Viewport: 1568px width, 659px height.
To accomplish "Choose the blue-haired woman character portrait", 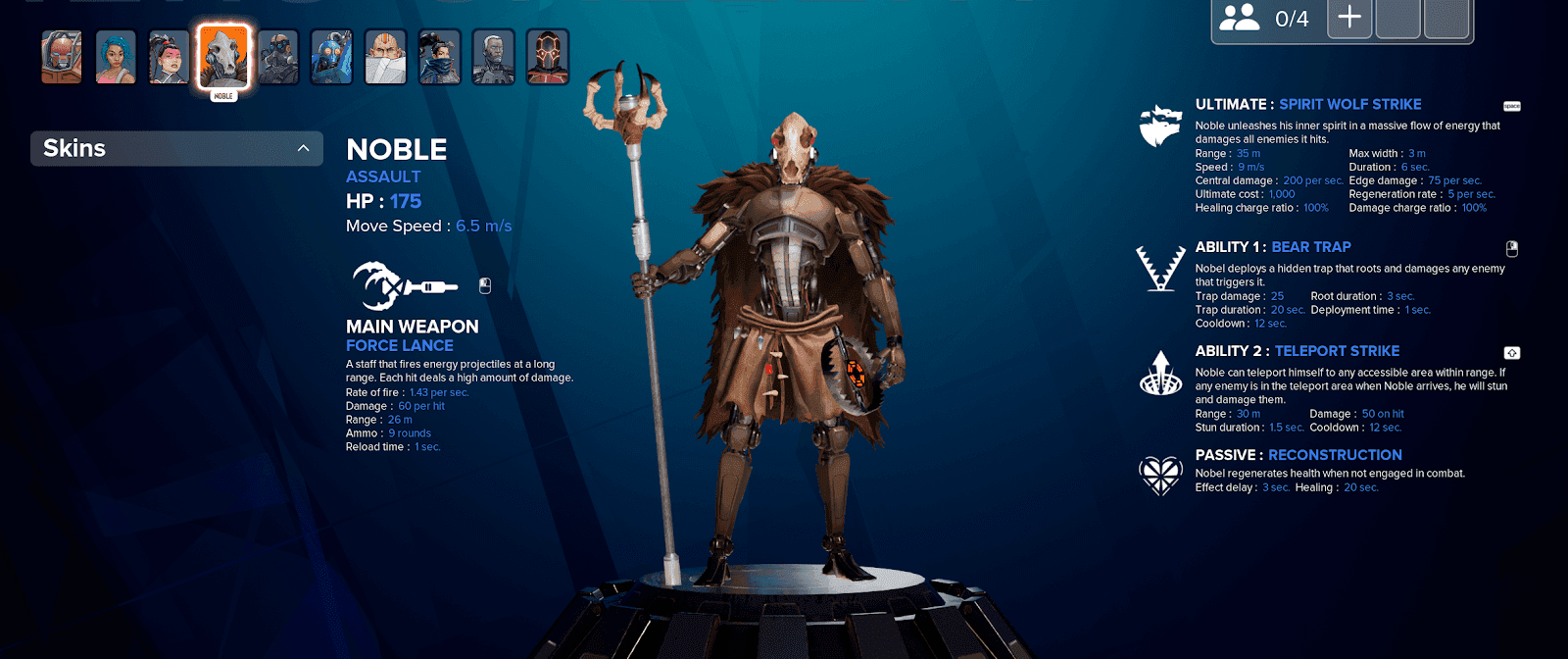I will pos(116,57).
